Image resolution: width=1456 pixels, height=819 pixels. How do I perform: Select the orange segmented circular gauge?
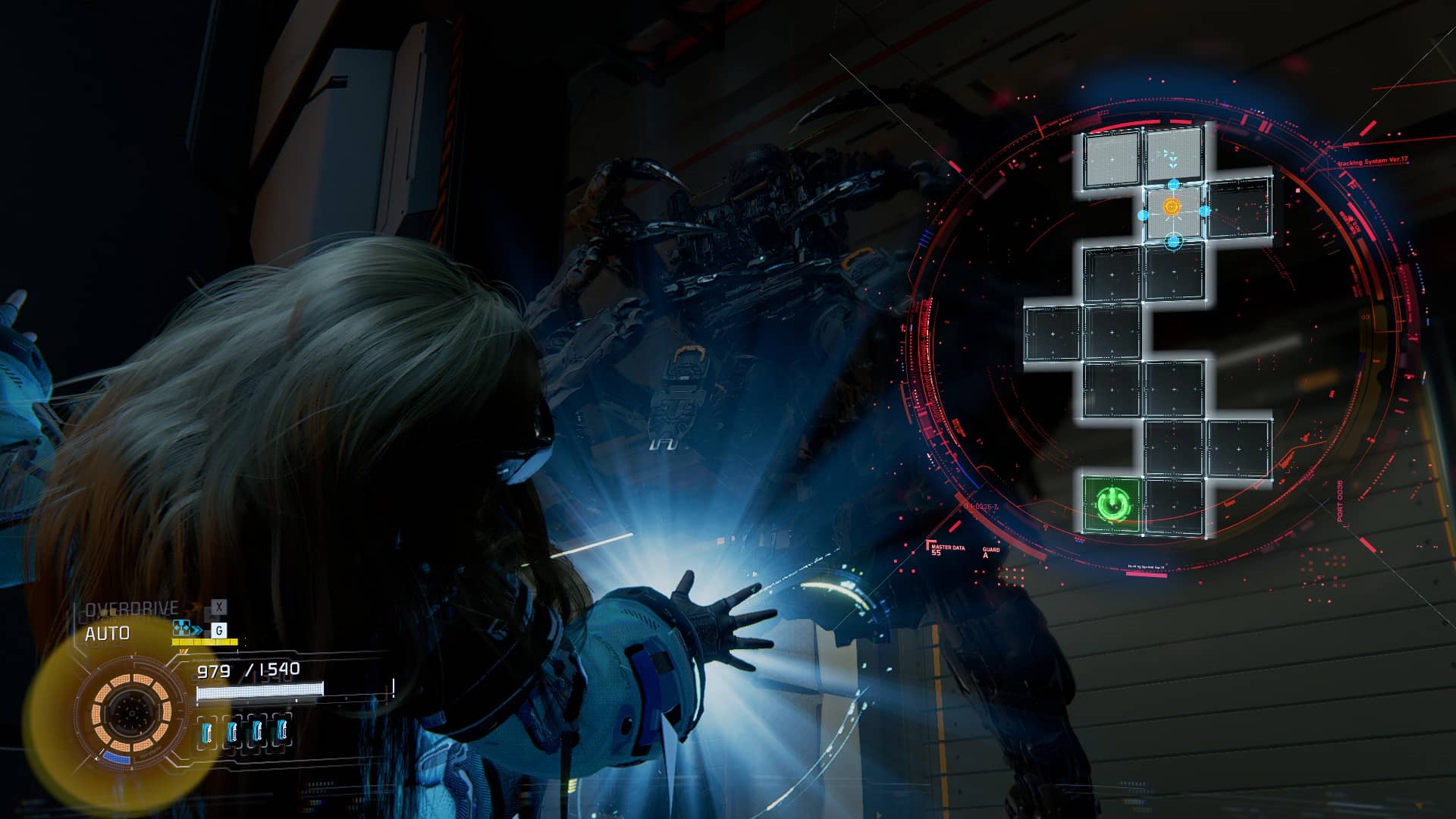click(x=131, y=712)
